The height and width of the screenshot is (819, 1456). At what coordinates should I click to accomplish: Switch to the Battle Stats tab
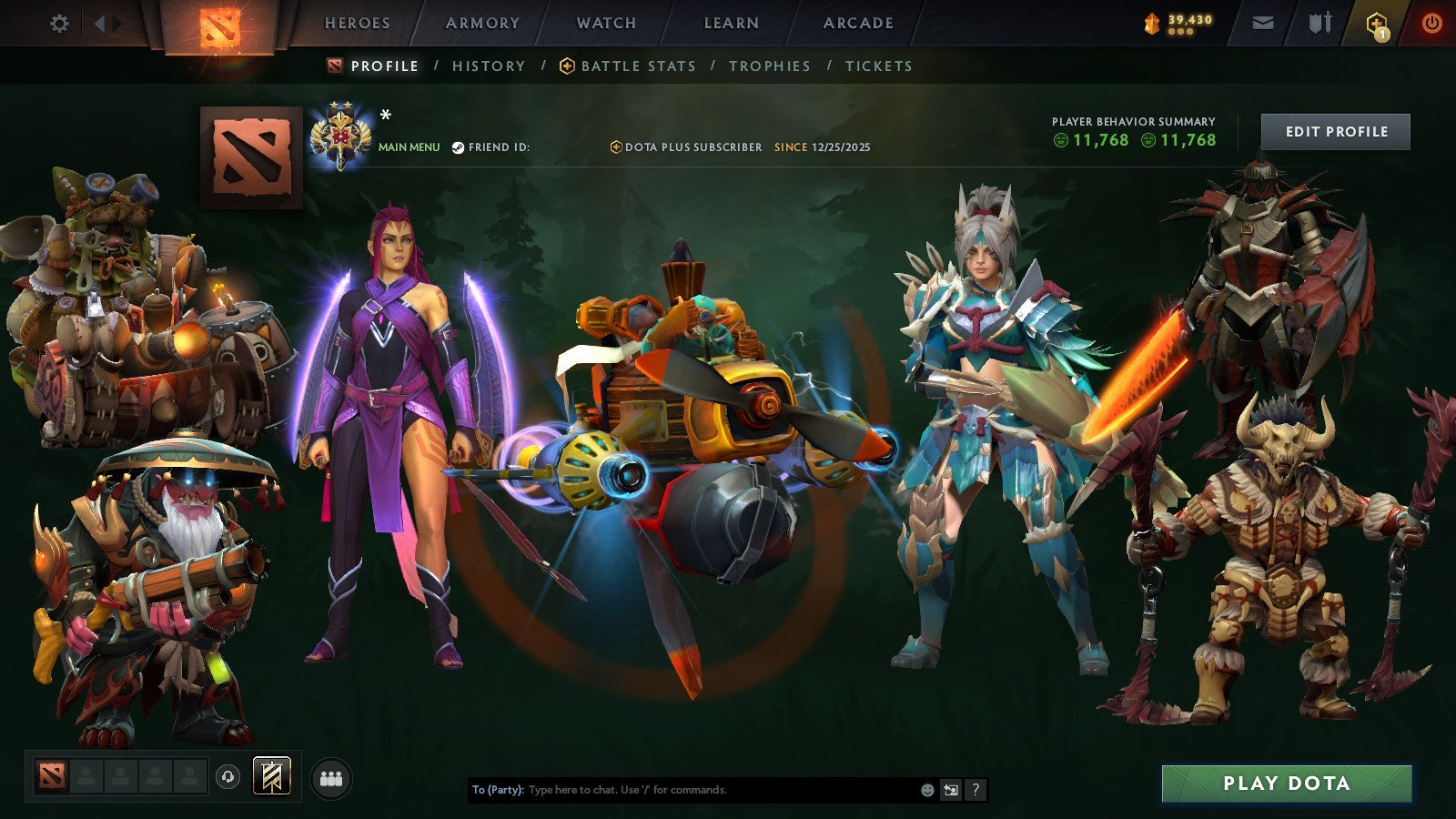(x=637, y=66)
